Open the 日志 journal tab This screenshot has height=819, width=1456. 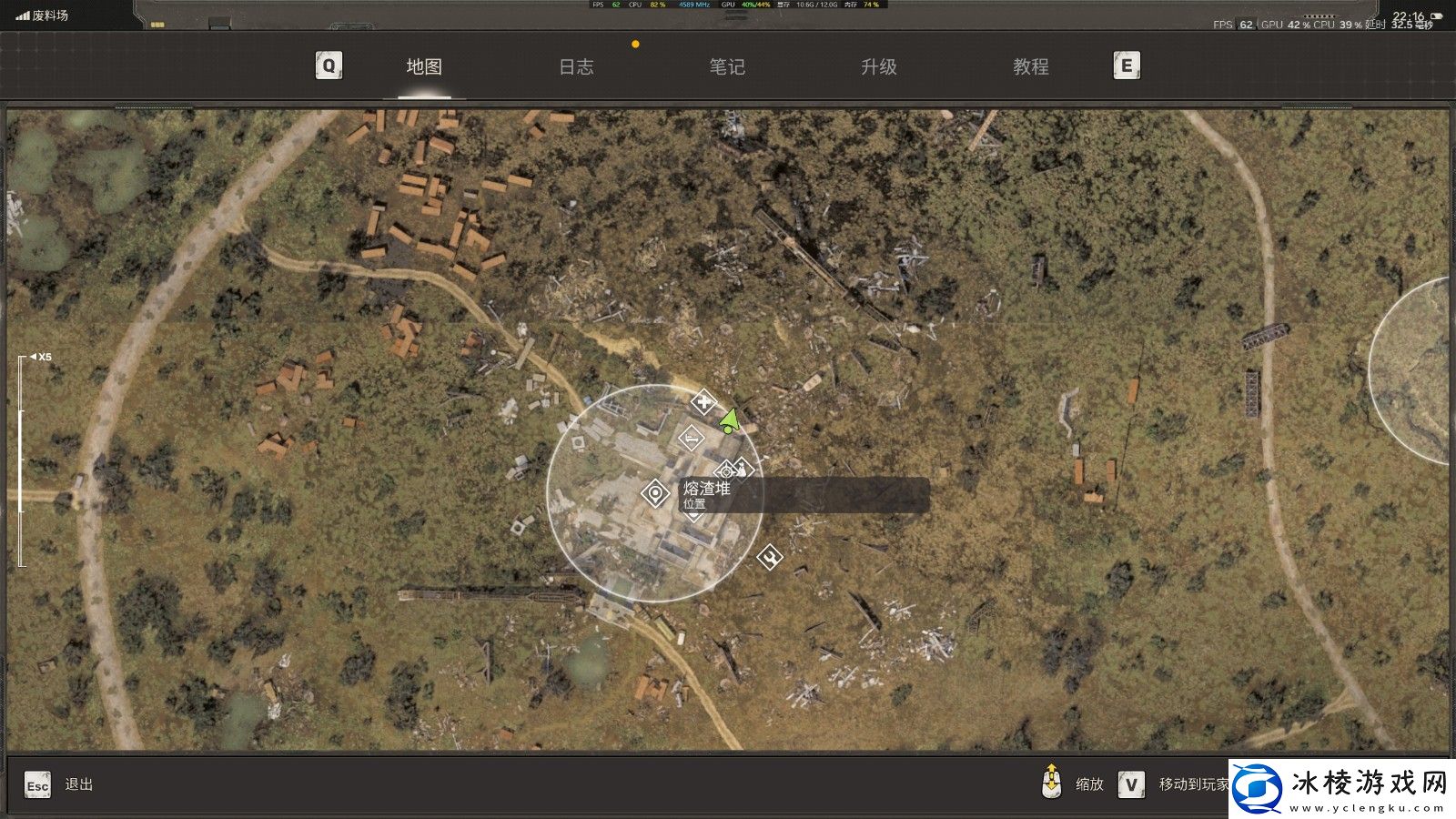(576, 66)
